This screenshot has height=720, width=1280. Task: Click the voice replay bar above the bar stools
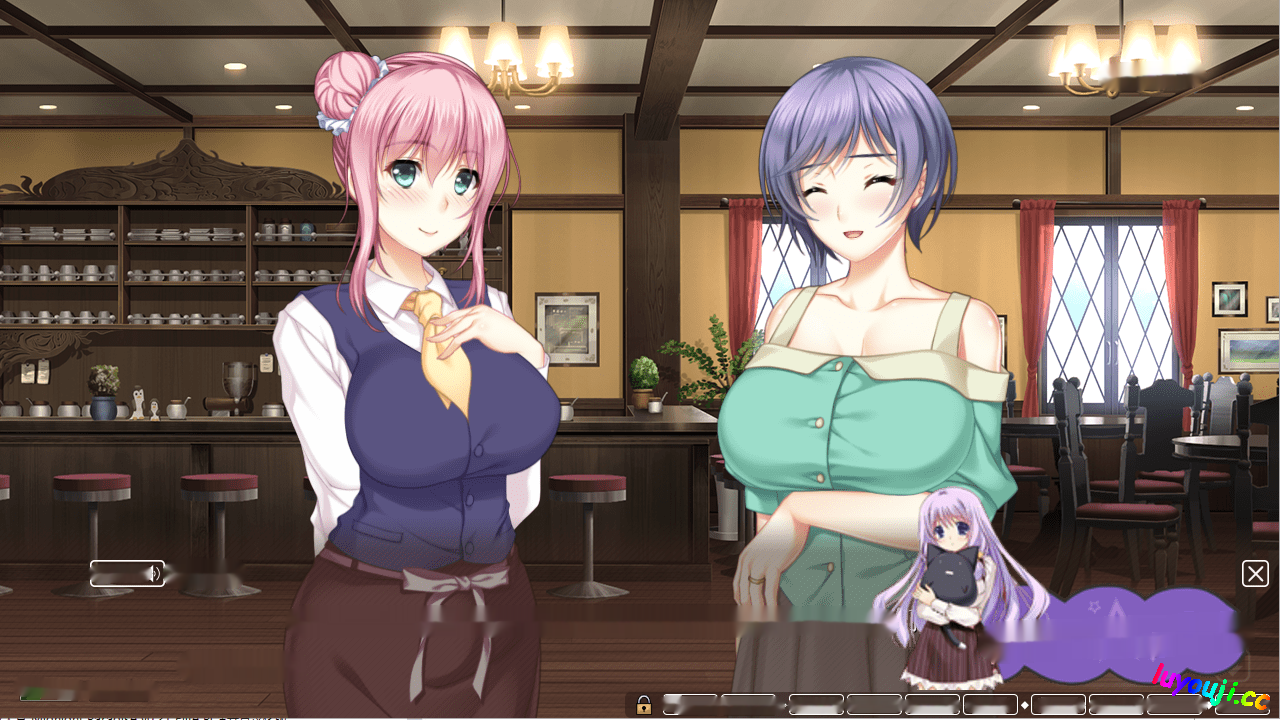tap(128, 573)
